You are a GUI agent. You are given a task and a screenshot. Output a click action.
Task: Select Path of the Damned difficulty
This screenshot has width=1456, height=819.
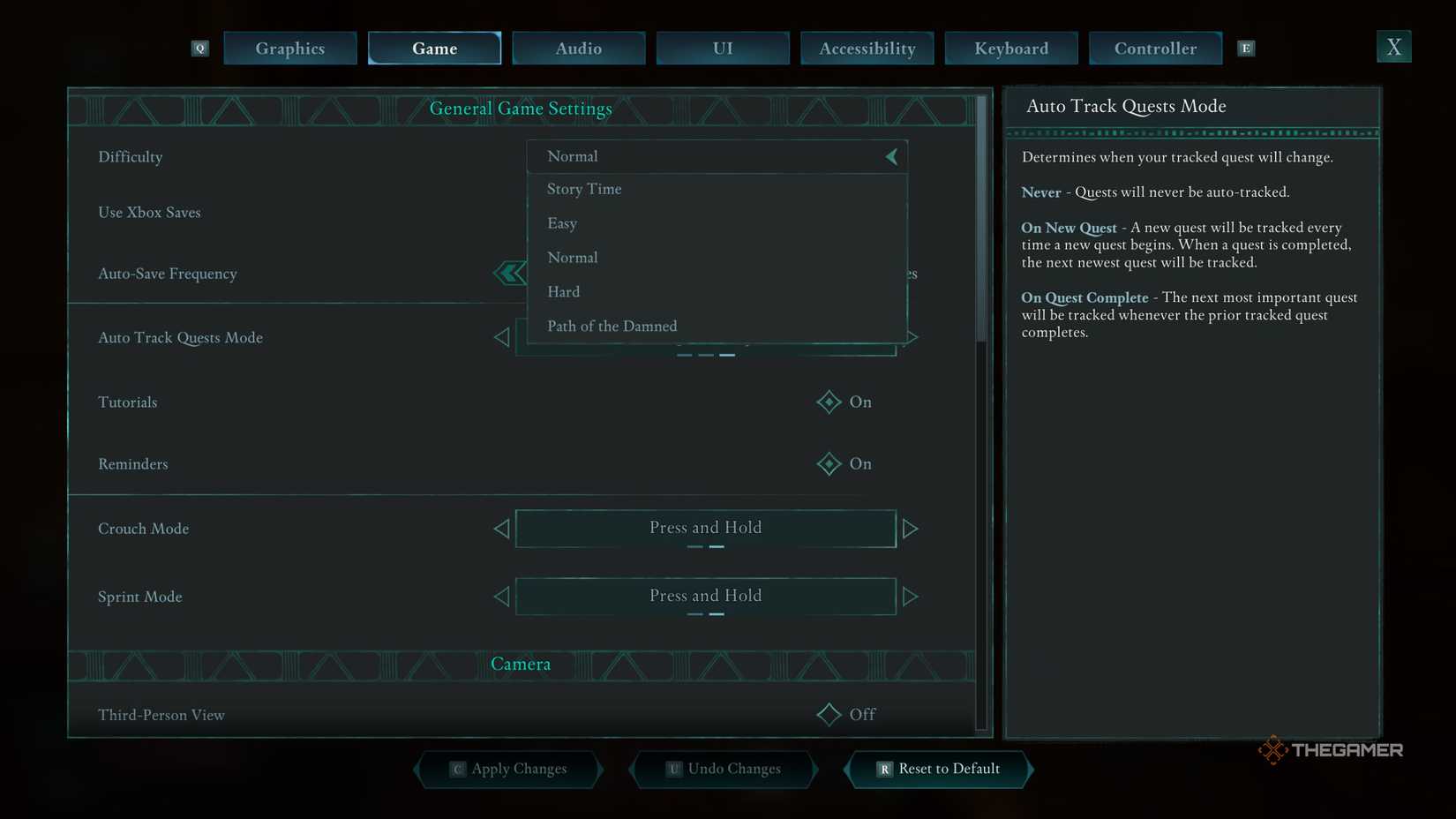(612, 326)
